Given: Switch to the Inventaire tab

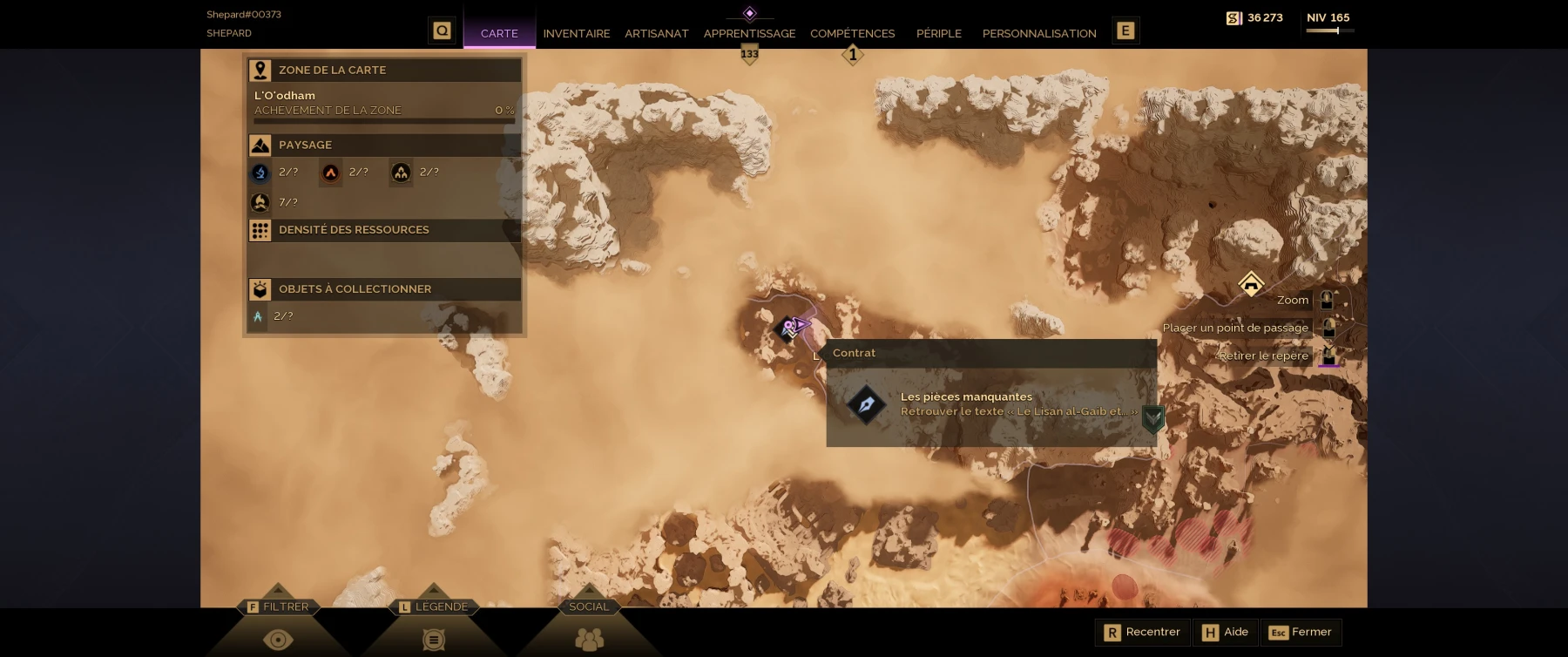Looking at the screenshot, I should (576, 33).
